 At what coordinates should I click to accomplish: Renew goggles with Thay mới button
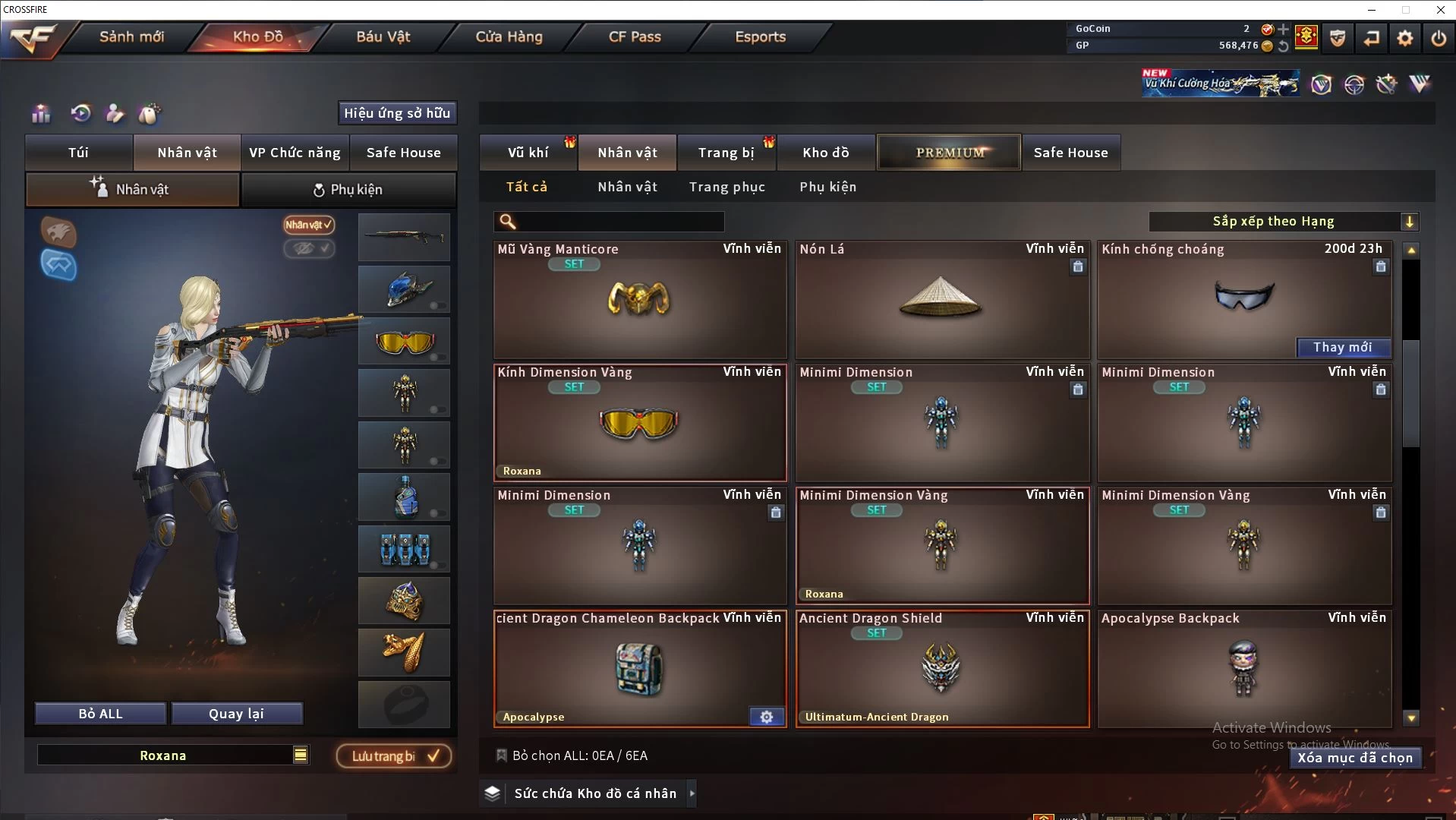(x=1342, y=347)
